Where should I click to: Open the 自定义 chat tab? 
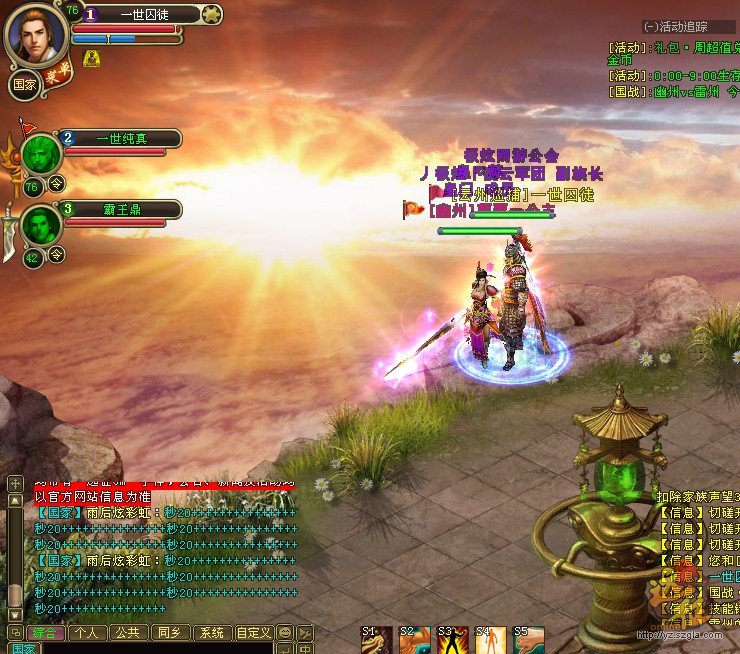point(252,632)
